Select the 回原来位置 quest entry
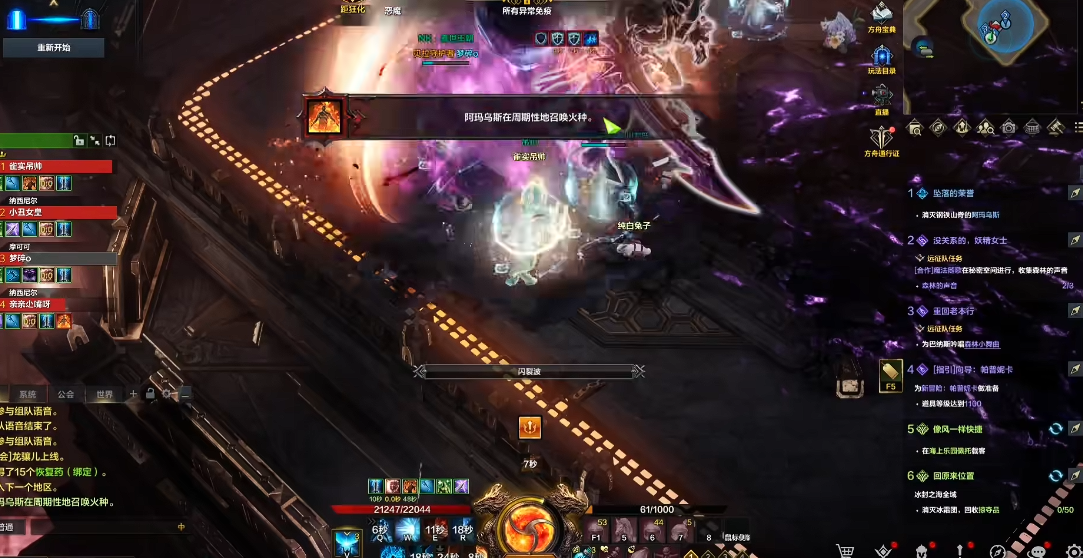1083x558 pixels. 953,476
